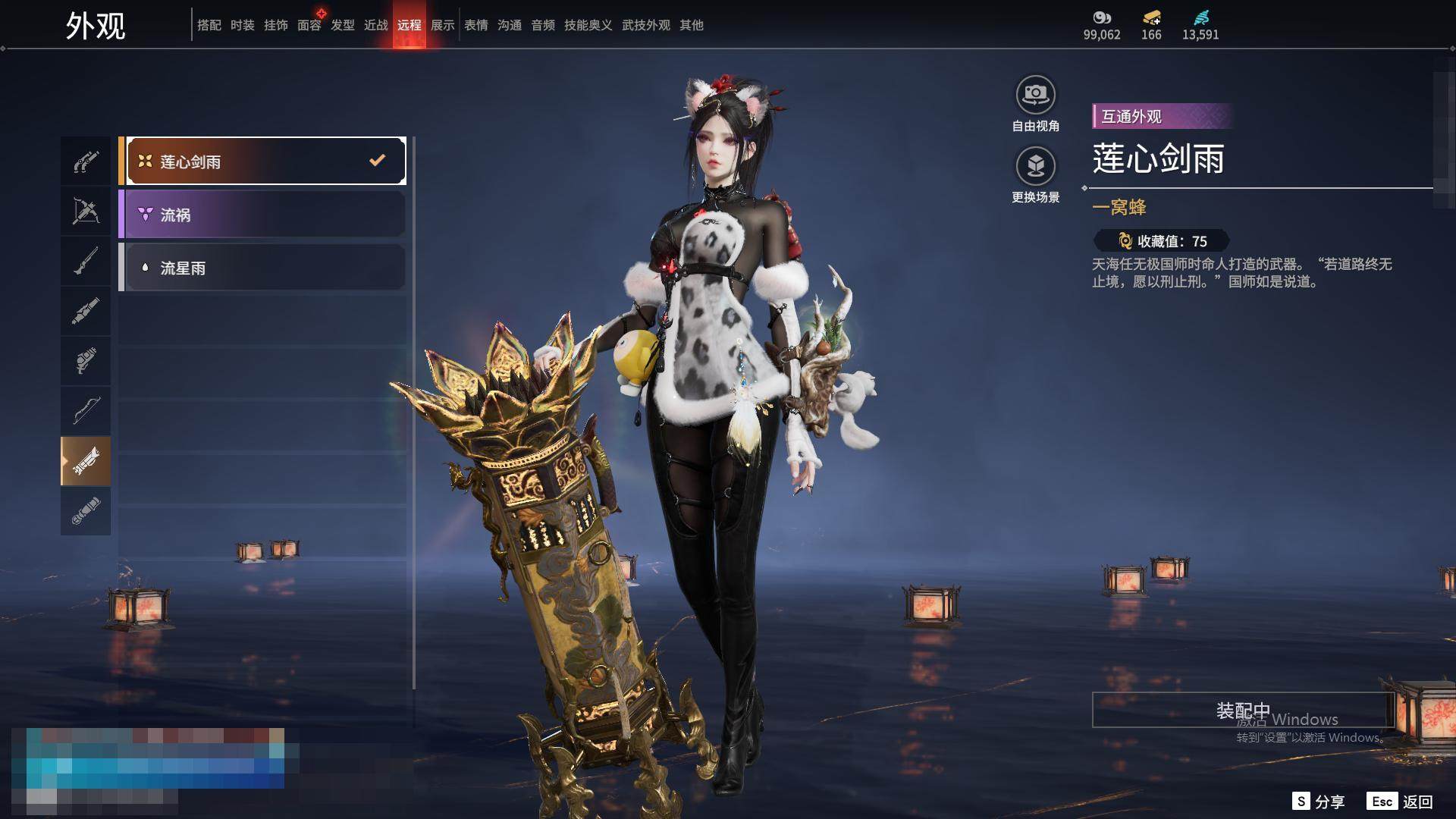Open the 展示 display tab
1456x819 pixels.
(443, 25)
